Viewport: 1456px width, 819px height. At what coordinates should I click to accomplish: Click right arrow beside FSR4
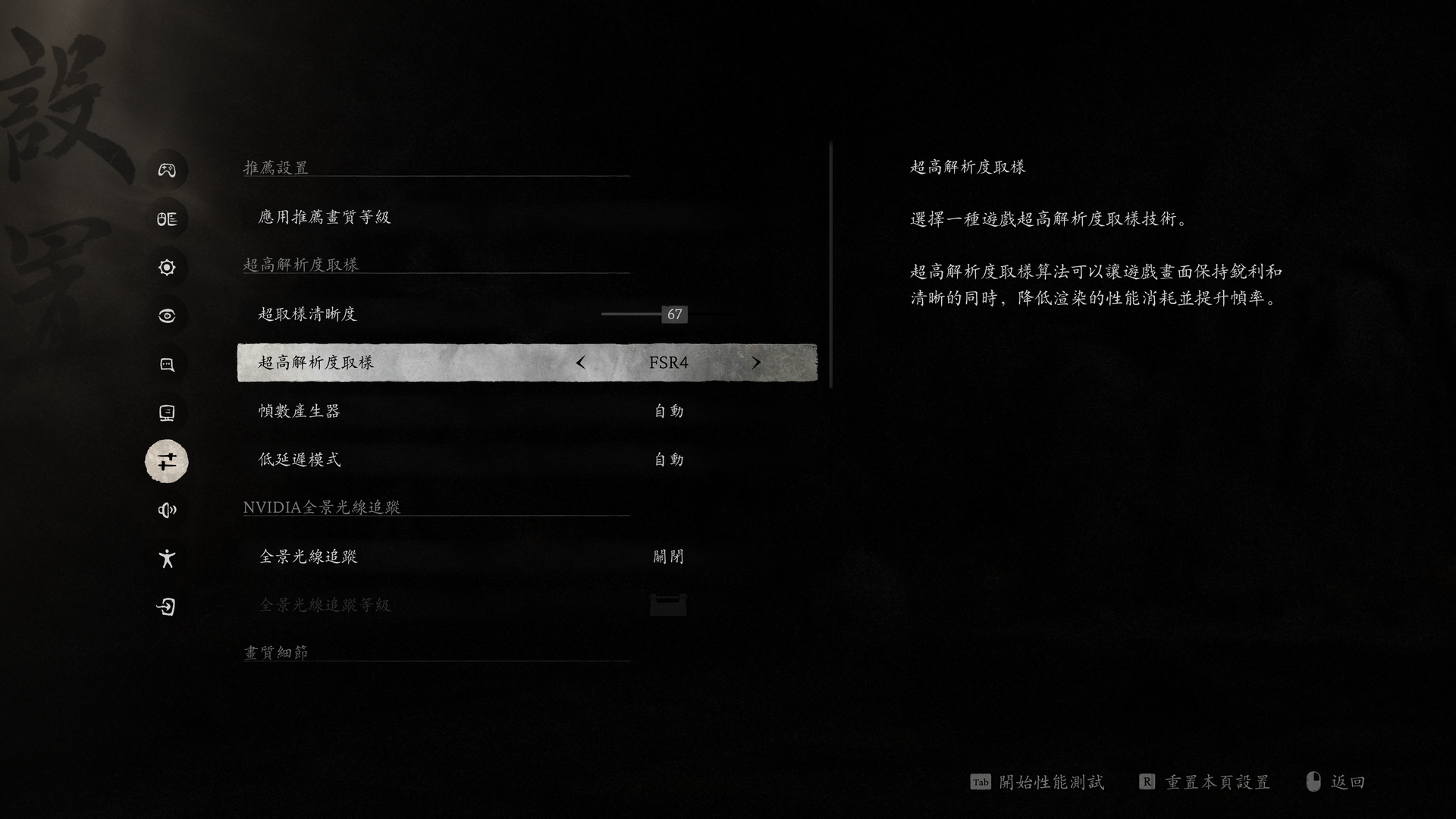click(755, 362)
